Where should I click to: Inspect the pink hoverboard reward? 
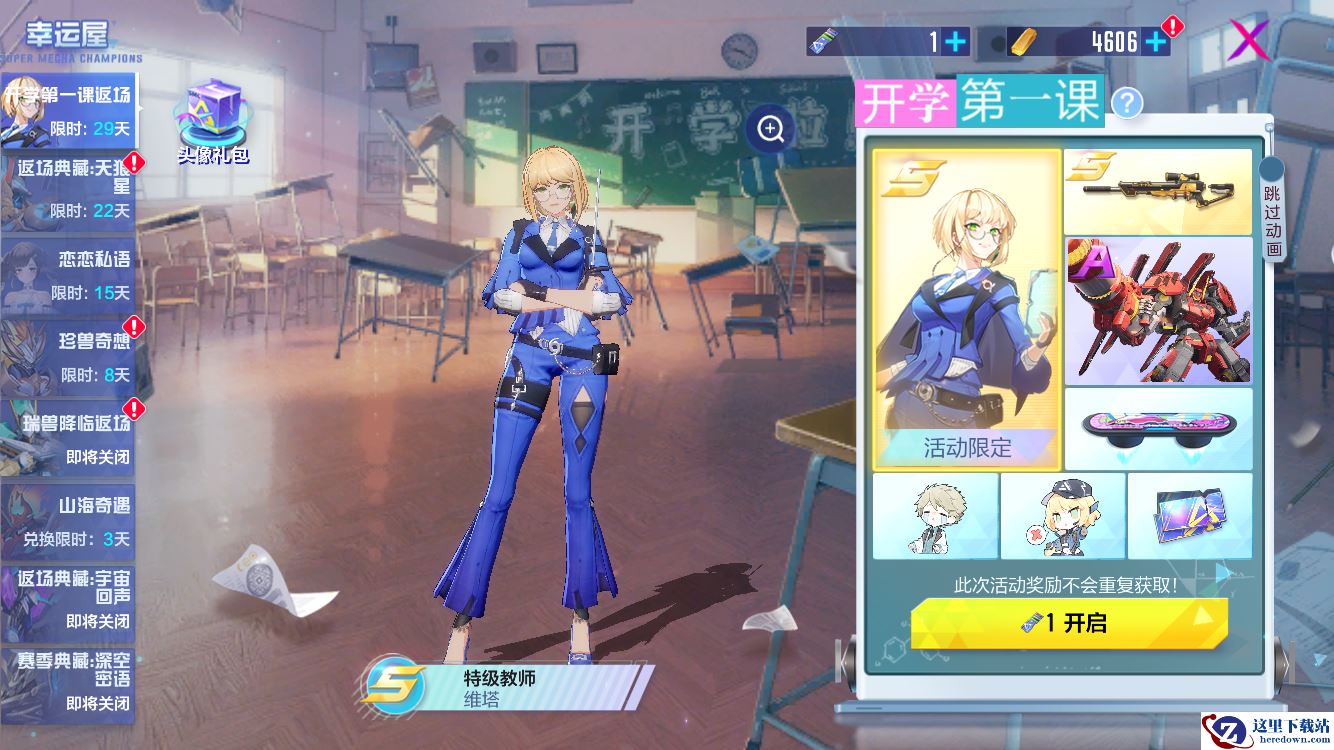[x=1157, y=428]
